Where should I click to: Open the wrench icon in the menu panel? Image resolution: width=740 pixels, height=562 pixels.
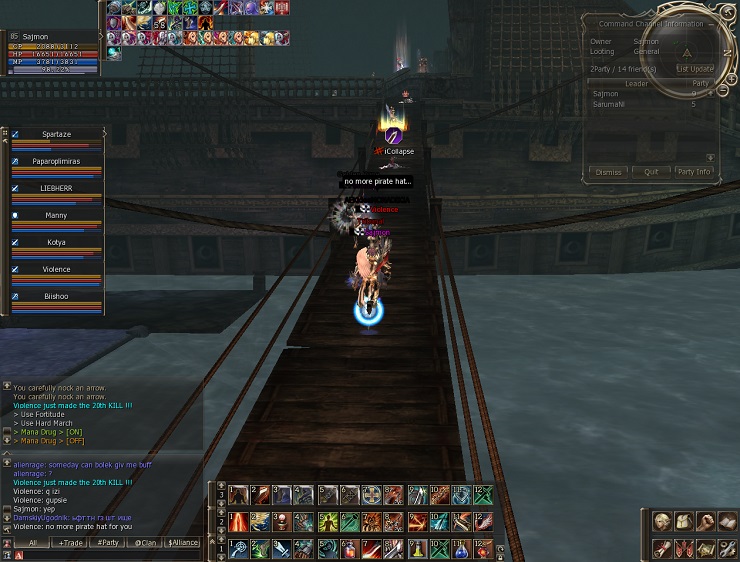click(x=727, y=548)
